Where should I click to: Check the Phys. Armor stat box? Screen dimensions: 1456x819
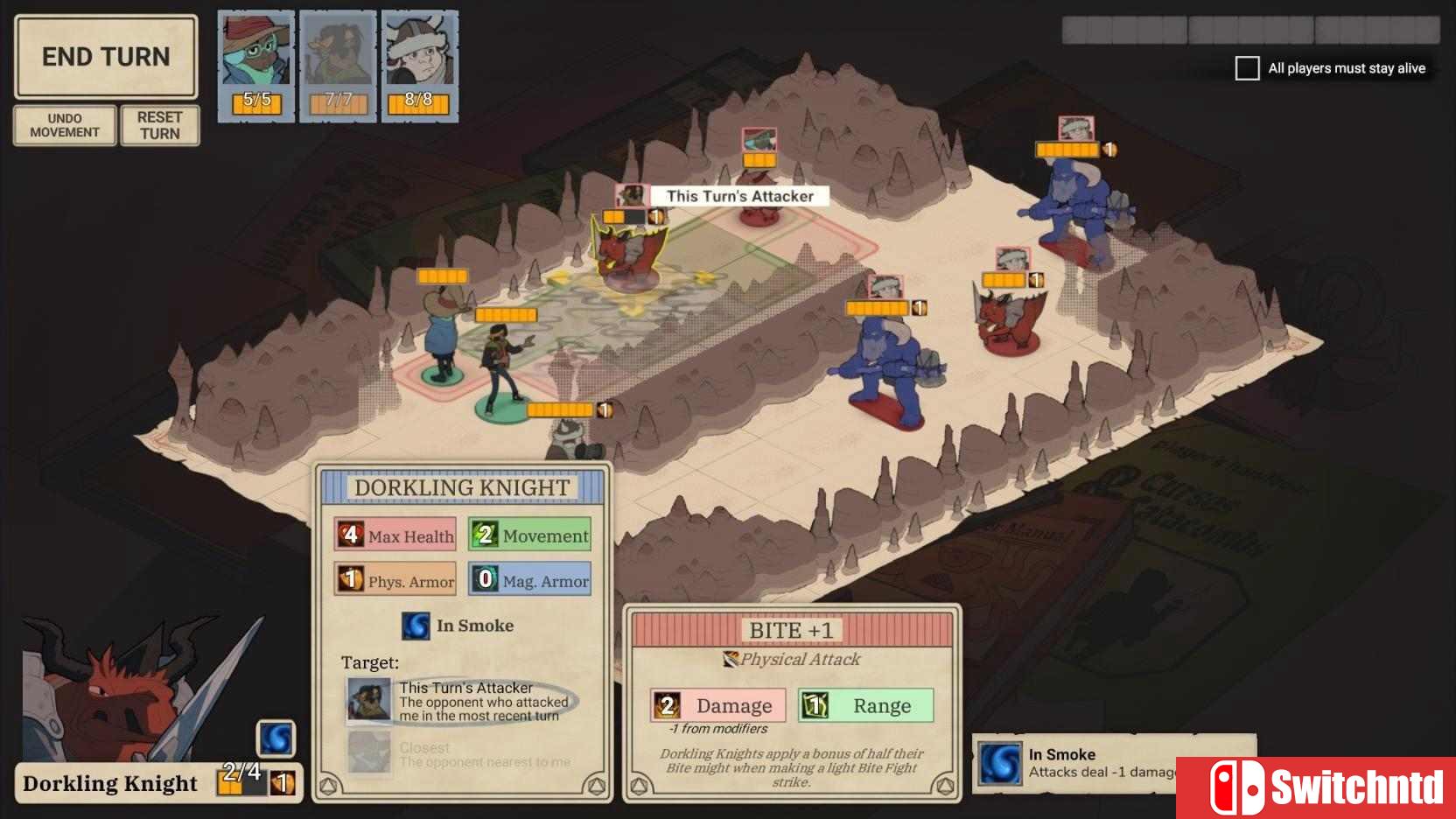395,580
